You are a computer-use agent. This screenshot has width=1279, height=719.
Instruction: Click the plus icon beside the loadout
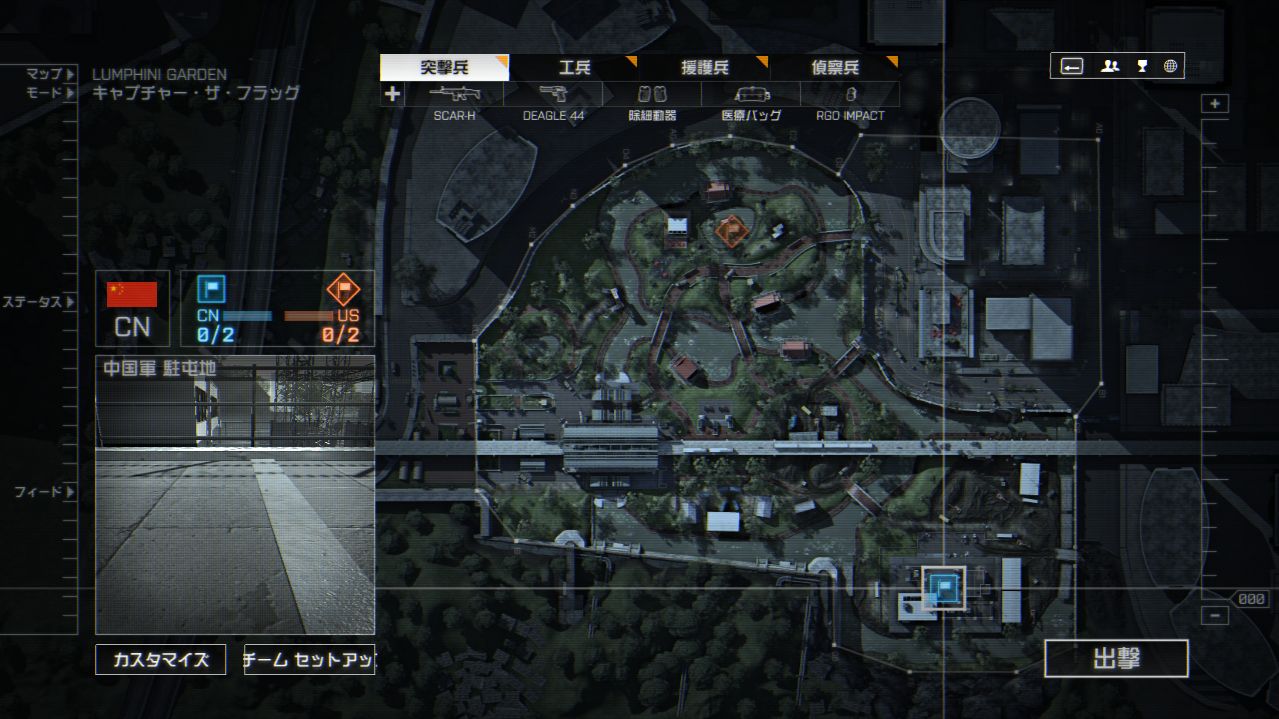click(392, 94)
